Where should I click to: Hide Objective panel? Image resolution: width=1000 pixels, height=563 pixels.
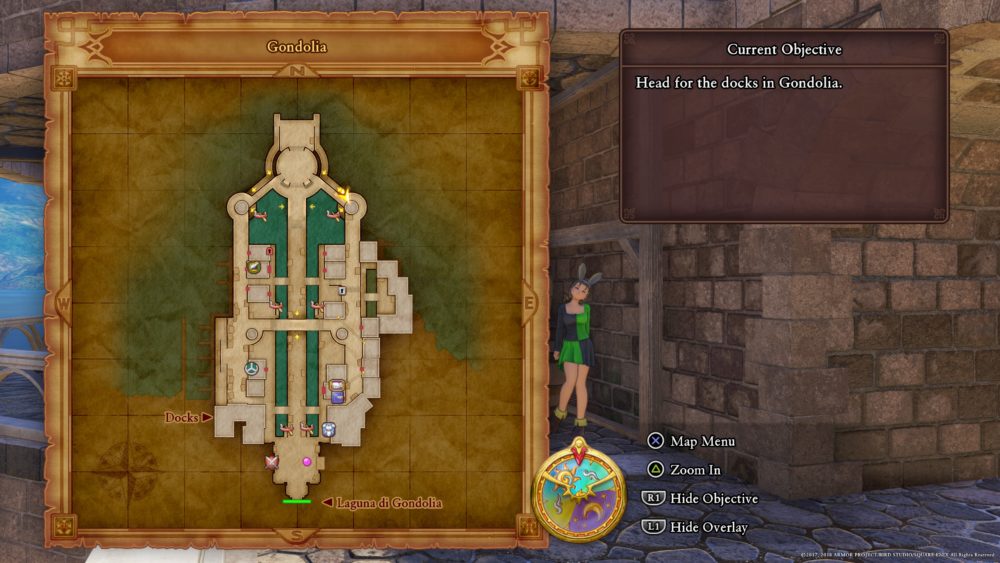[x=714, y=498]
